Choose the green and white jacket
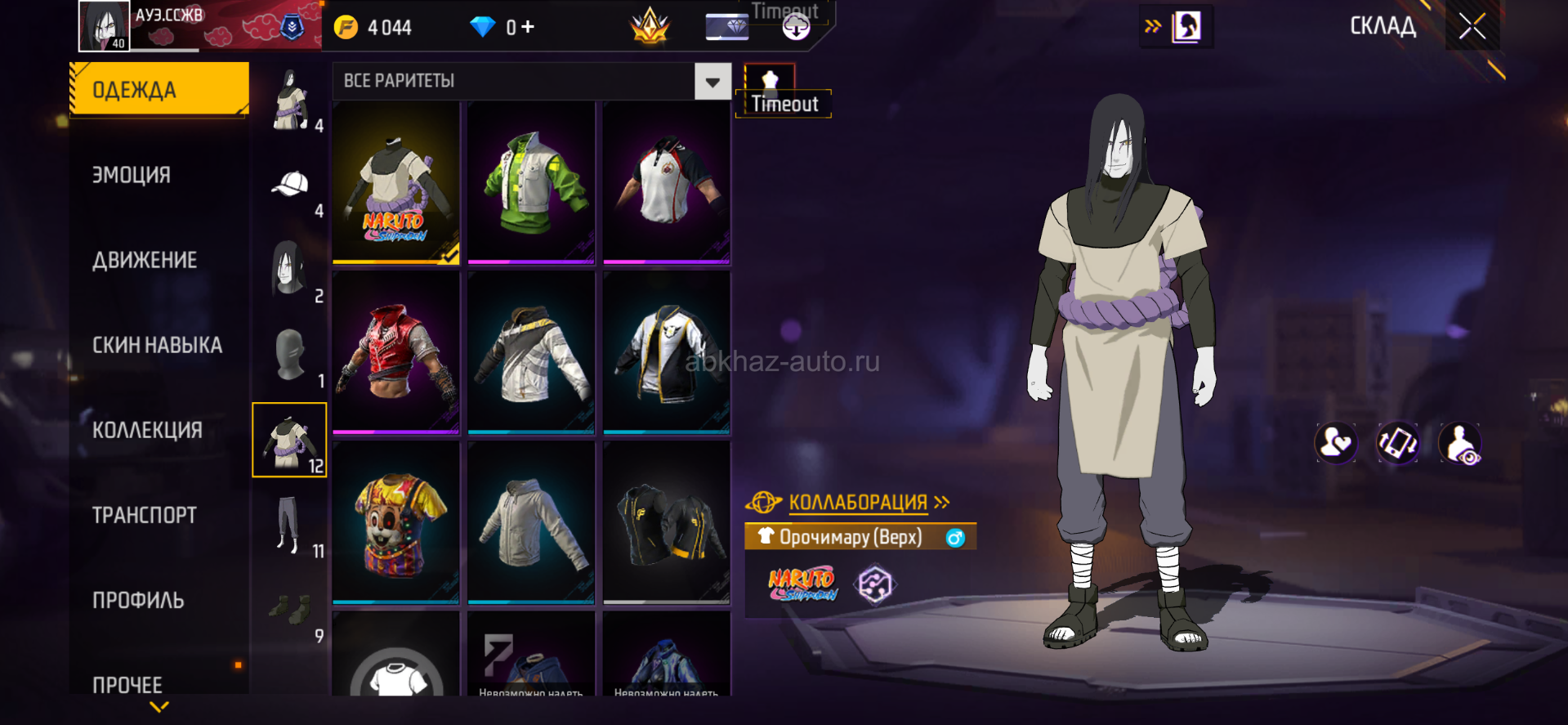This screenshot has height=725, width=1568. 531,183
